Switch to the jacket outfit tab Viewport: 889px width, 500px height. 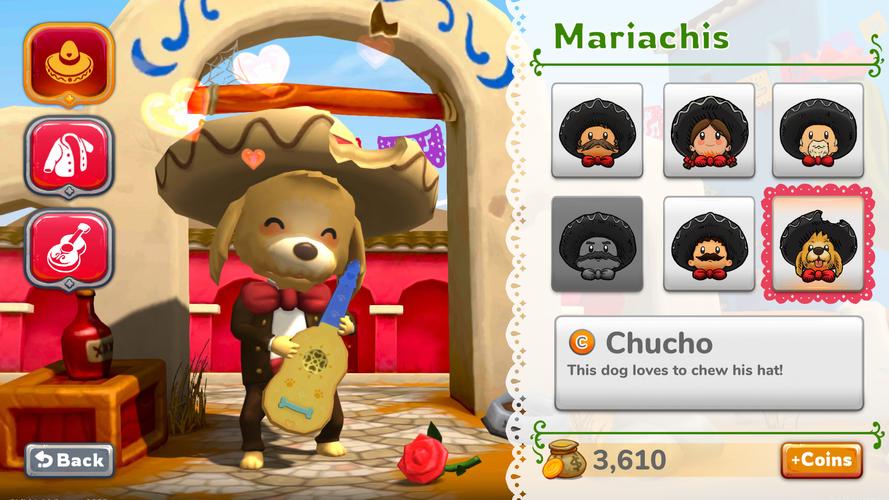[x=69, y=153]
